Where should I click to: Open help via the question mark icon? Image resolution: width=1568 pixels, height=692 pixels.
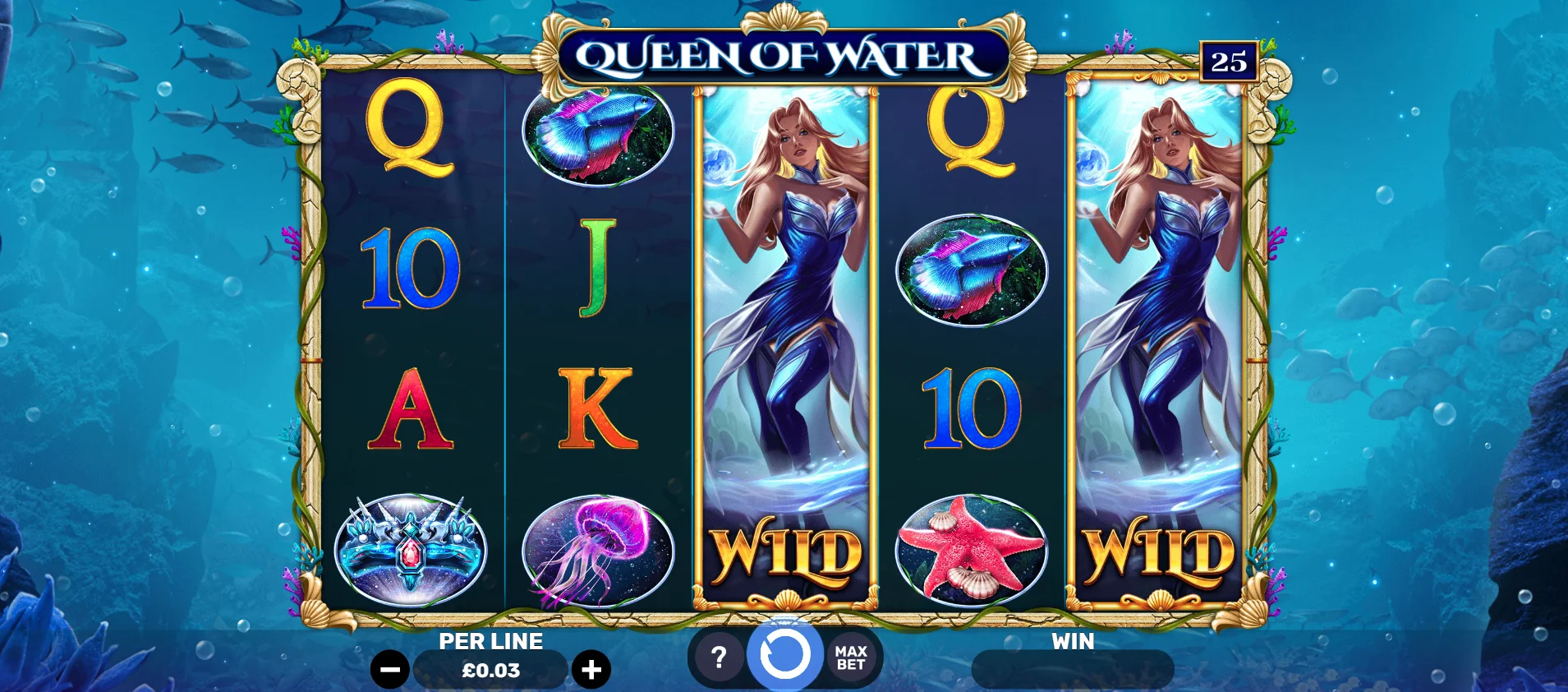point(719,656)
